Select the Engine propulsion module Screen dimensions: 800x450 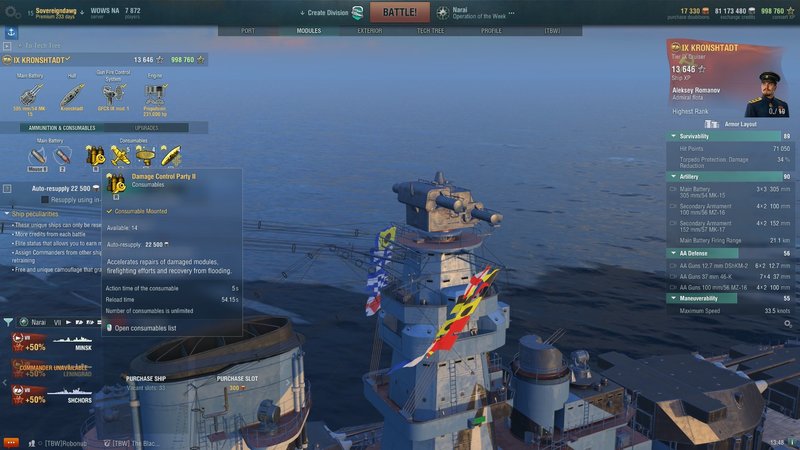point(155,95)
